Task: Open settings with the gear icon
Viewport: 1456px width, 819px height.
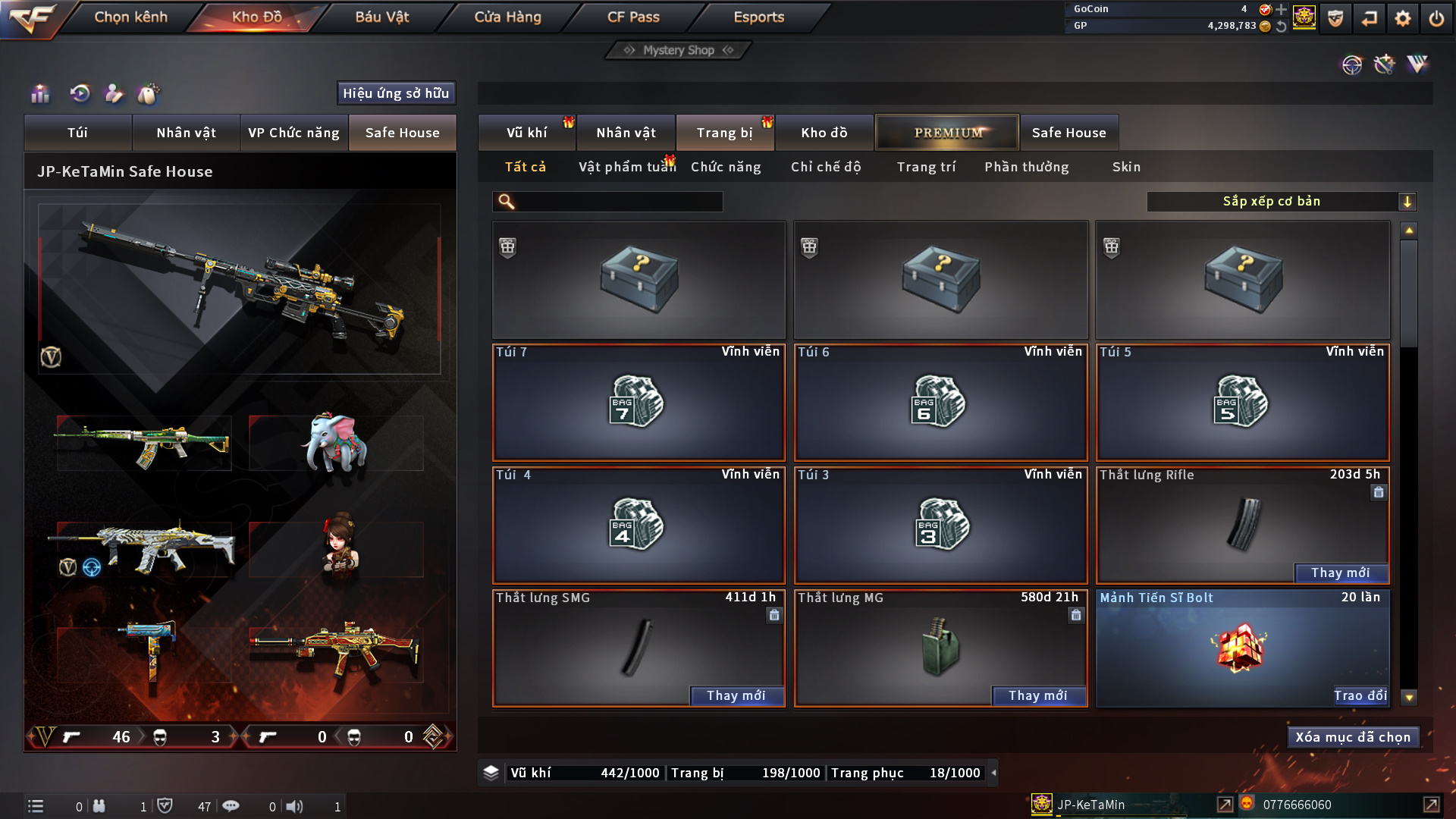Action: point(1402,18)
